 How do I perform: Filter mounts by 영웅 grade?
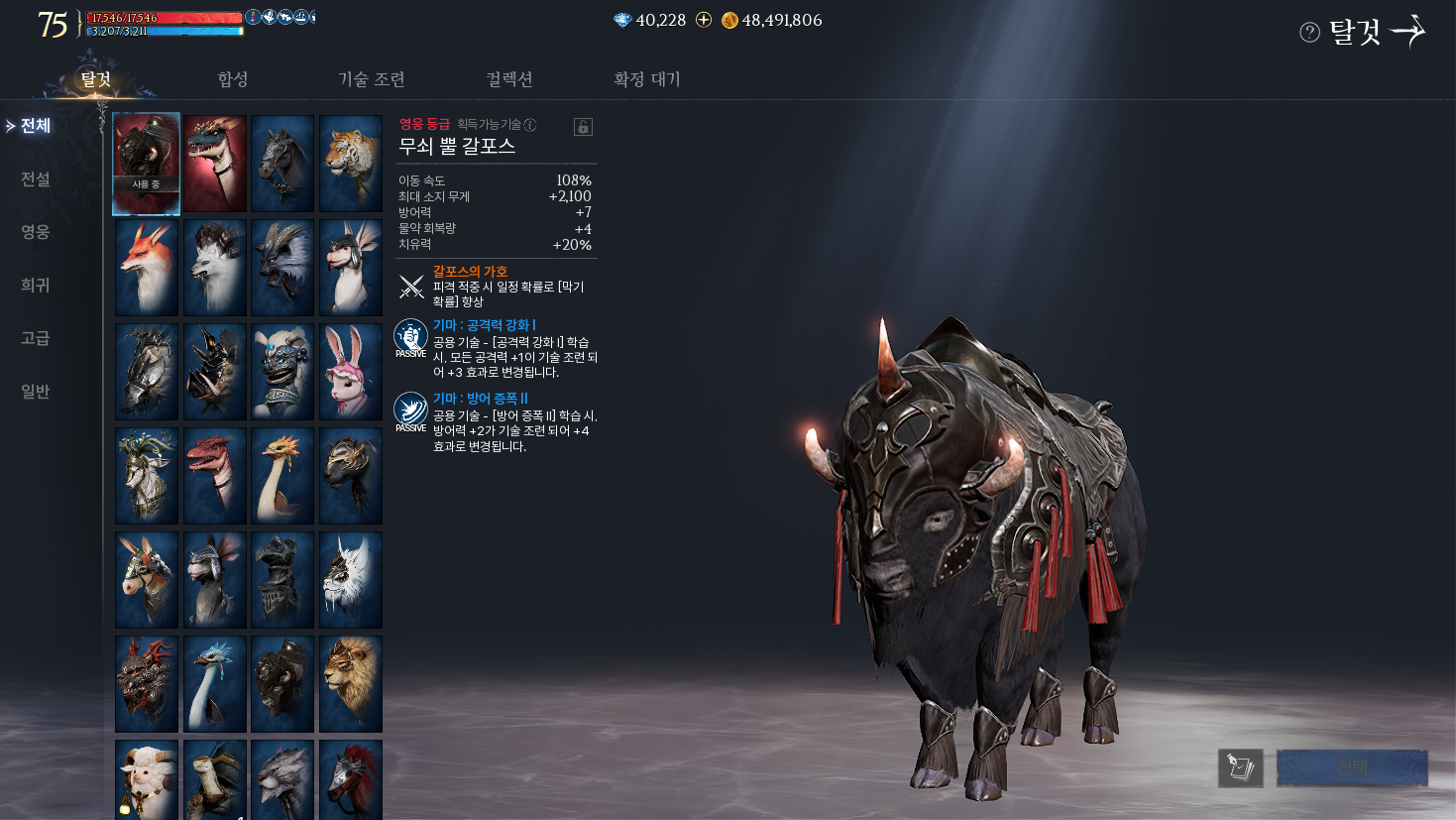click(36, 232)
